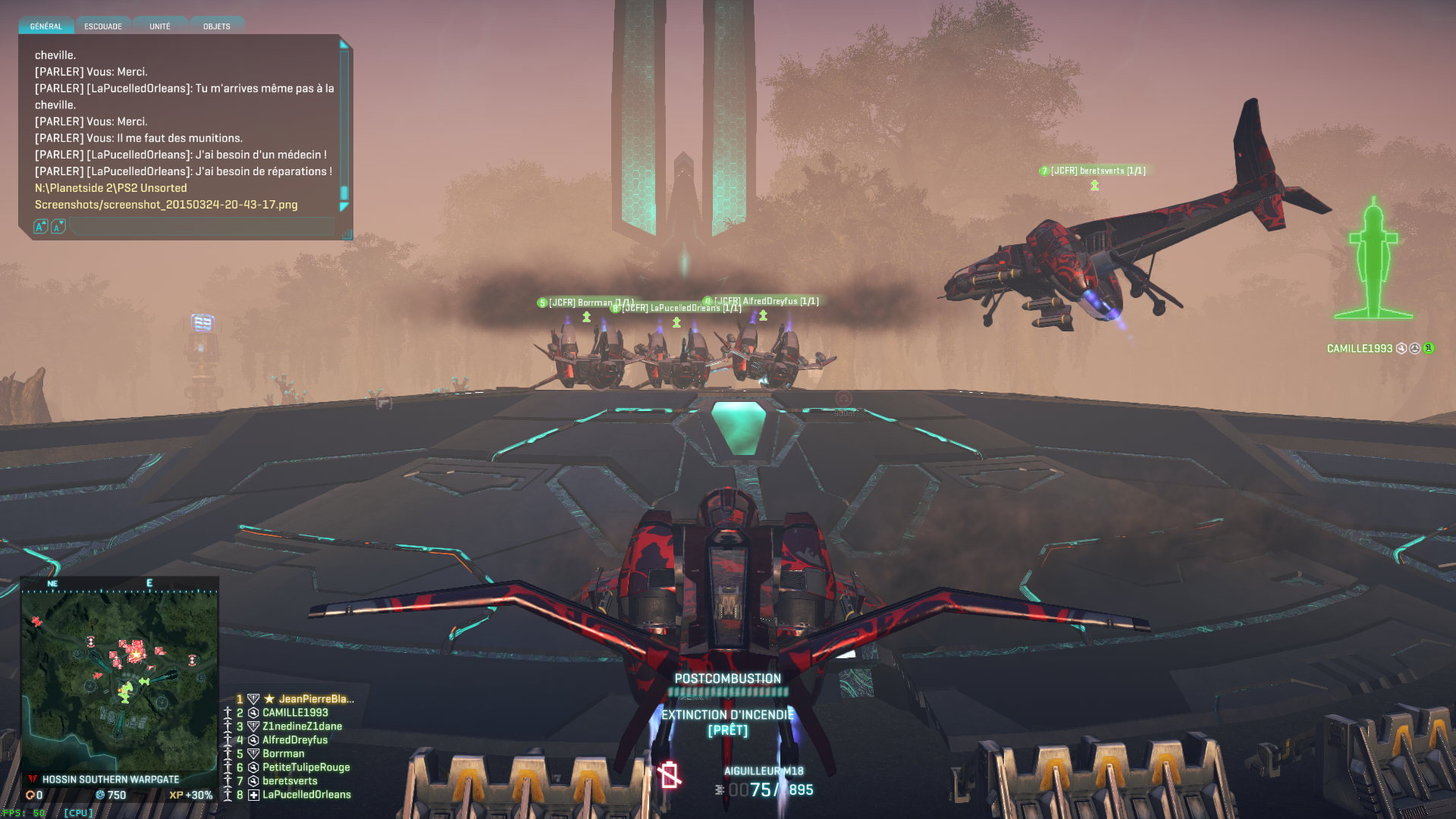The image size is (1456, 819).
Task: Open the minimap
Action: click(x=120, y=675)
